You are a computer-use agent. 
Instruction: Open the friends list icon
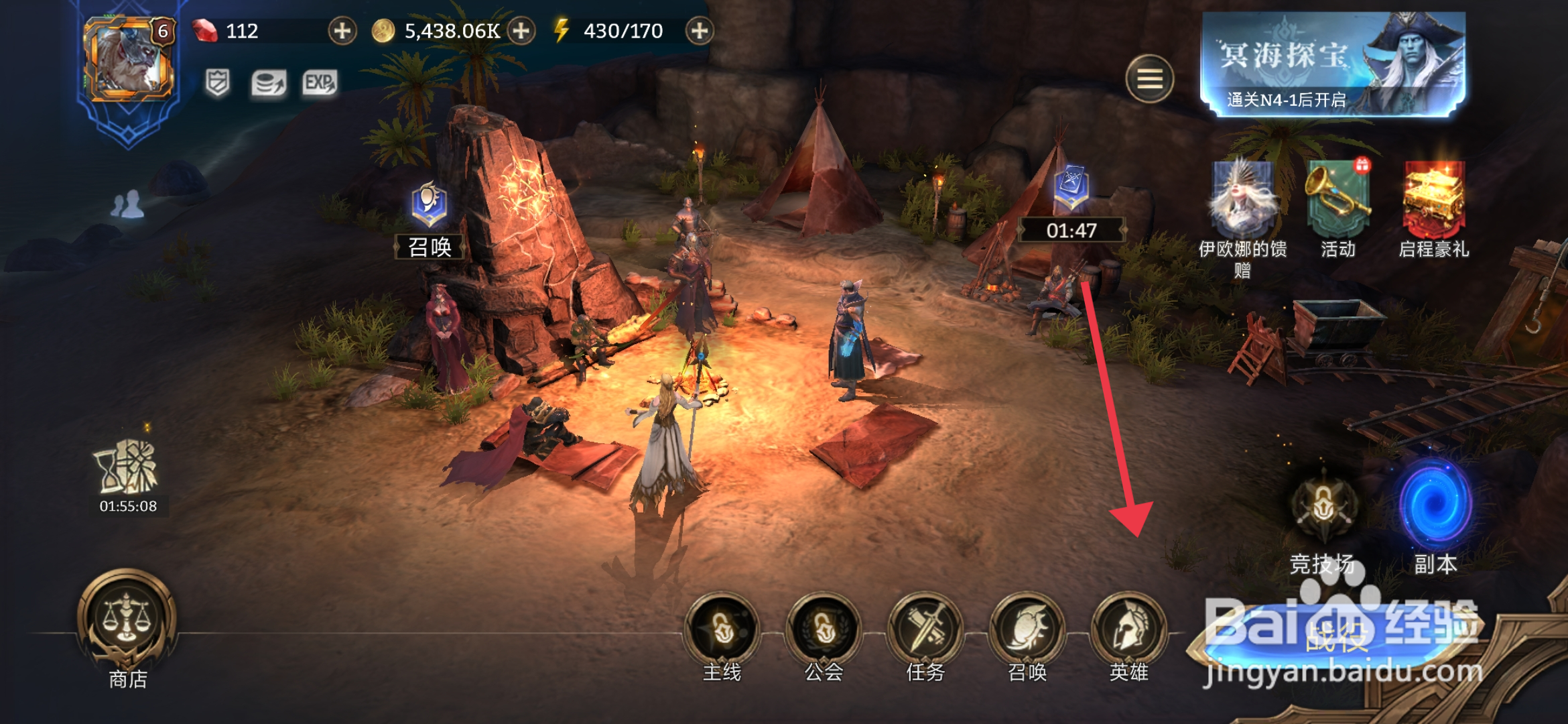coord(127,204)
